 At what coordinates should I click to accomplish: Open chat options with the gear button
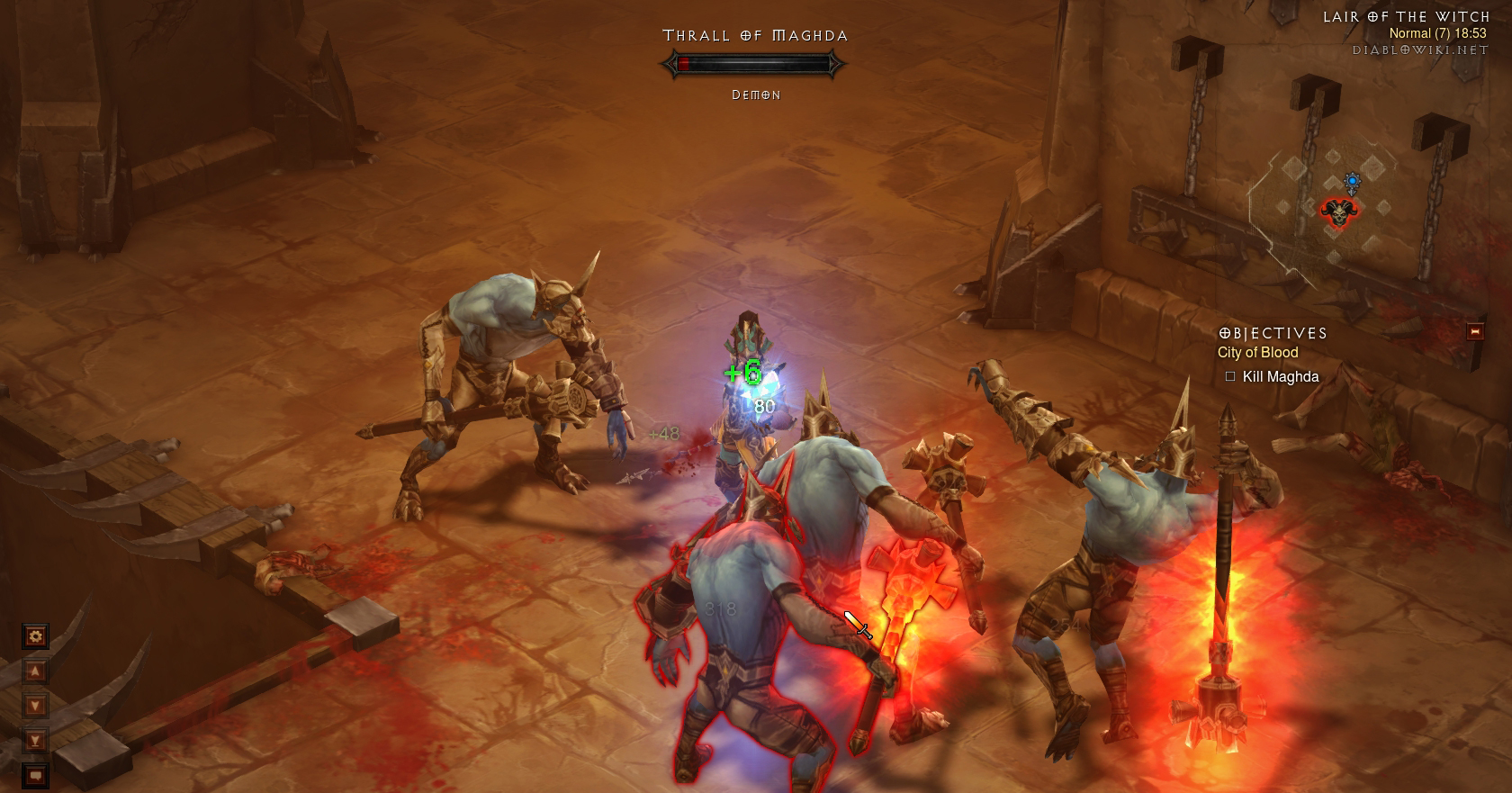coord(36,636)
